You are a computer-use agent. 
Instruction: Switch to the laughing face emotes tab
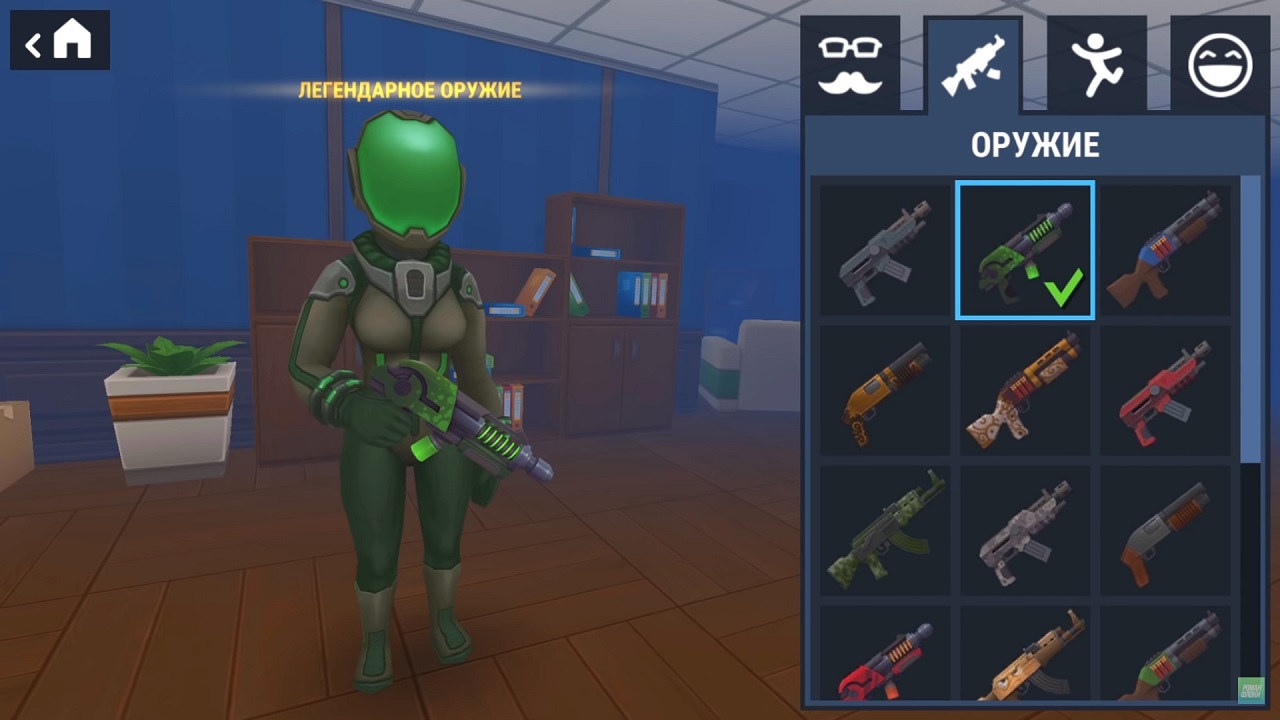(1219, 65)
